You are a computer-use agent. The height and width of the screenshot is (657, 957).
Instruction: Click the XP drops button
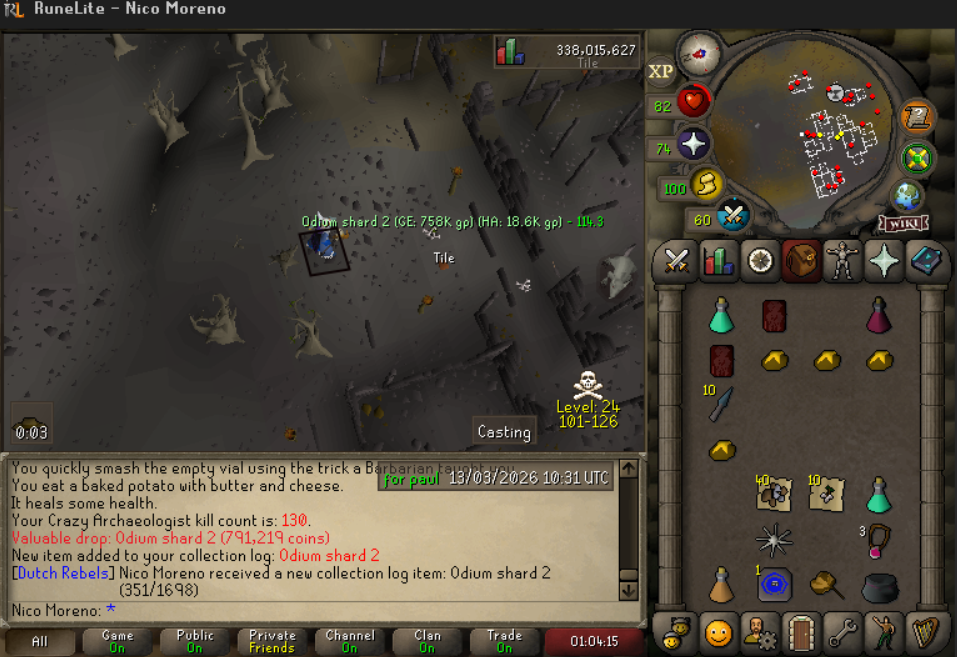tap(661, 71)
